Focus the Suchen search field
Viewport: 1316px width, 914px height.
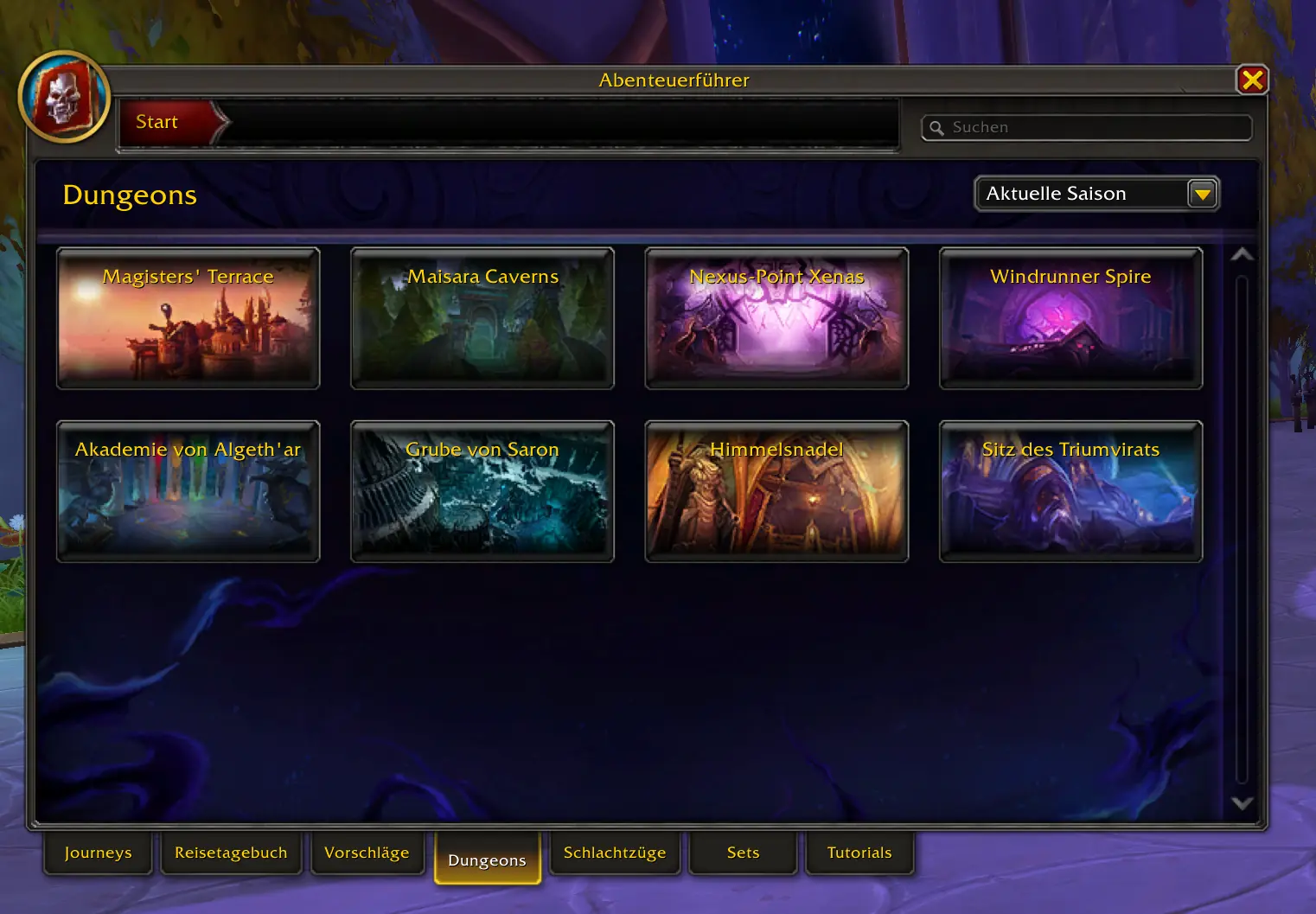pyautogui.click(x=1094, y=128)
